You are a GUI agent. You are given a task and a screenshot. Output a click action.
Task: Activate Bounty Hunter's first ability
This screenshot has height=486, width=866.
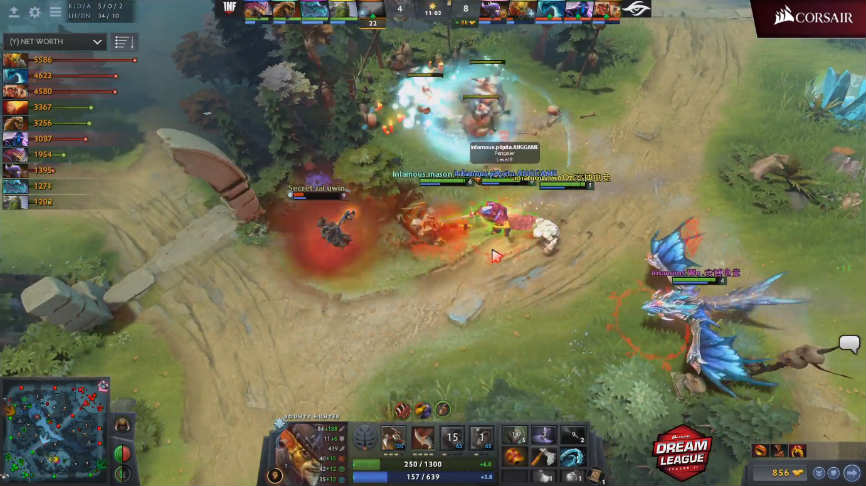(394, 439)
